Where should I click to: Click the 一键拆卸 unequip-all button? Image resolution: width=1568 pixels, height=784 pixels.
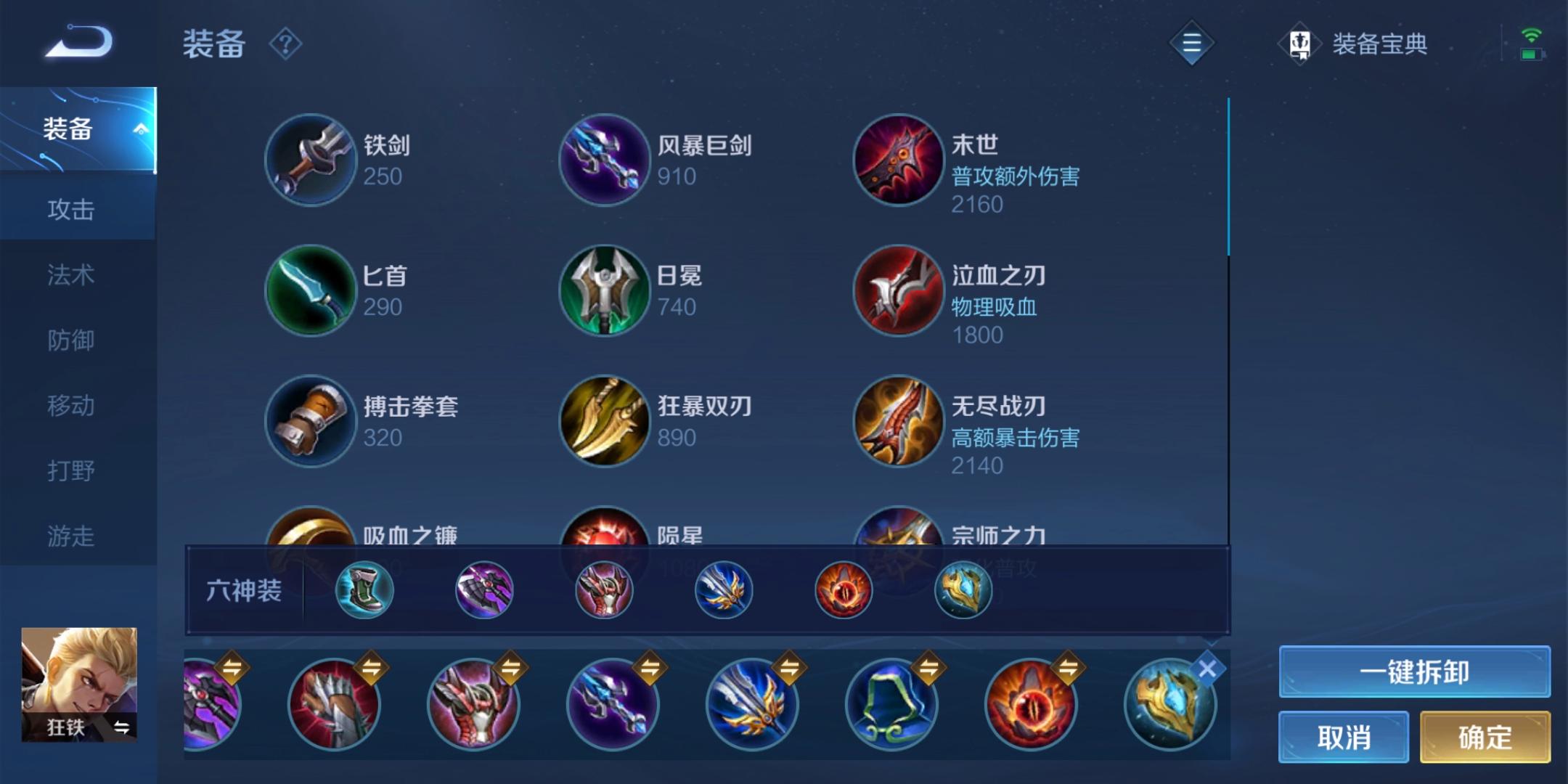click(1413, 671)
